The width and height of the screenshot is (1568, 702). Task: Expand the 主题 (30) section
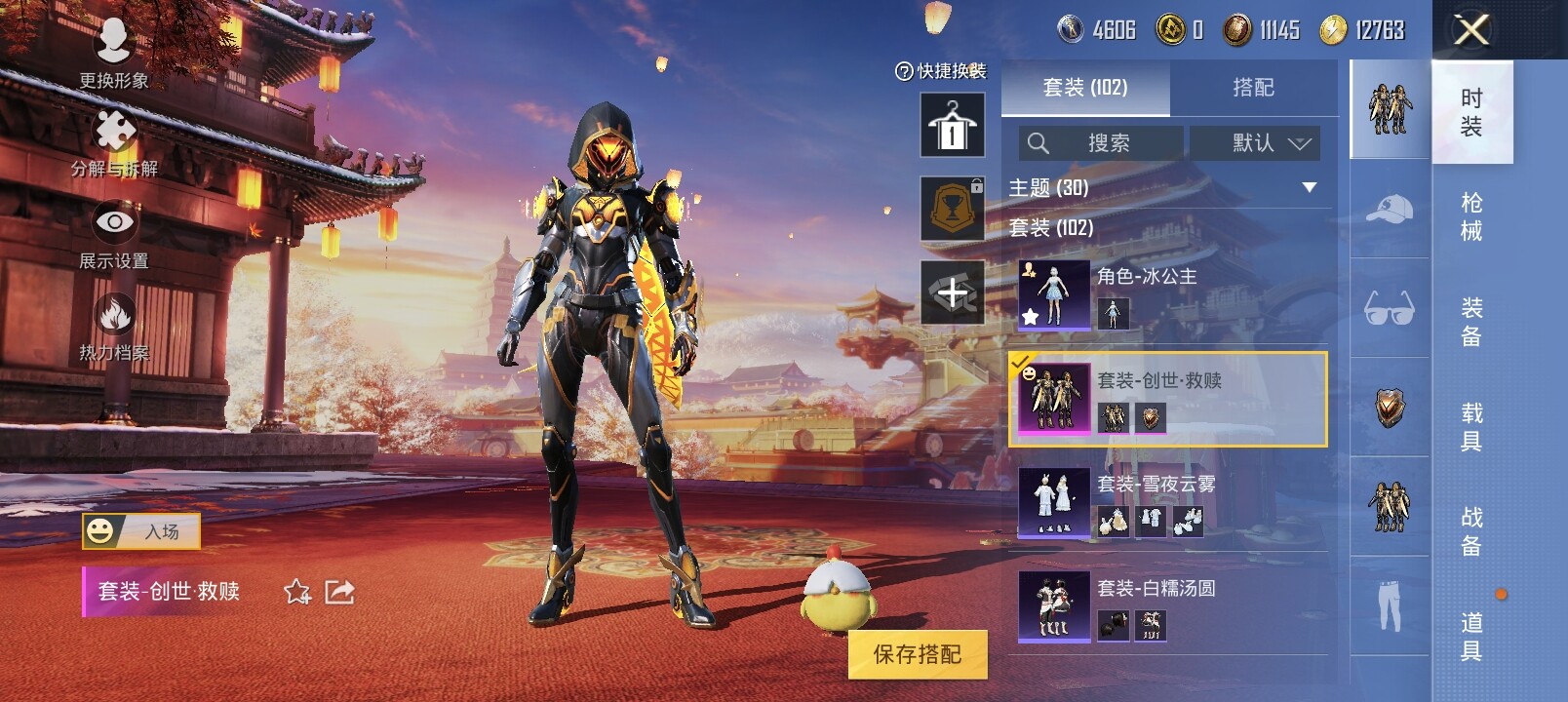(x=1309, y=187)
